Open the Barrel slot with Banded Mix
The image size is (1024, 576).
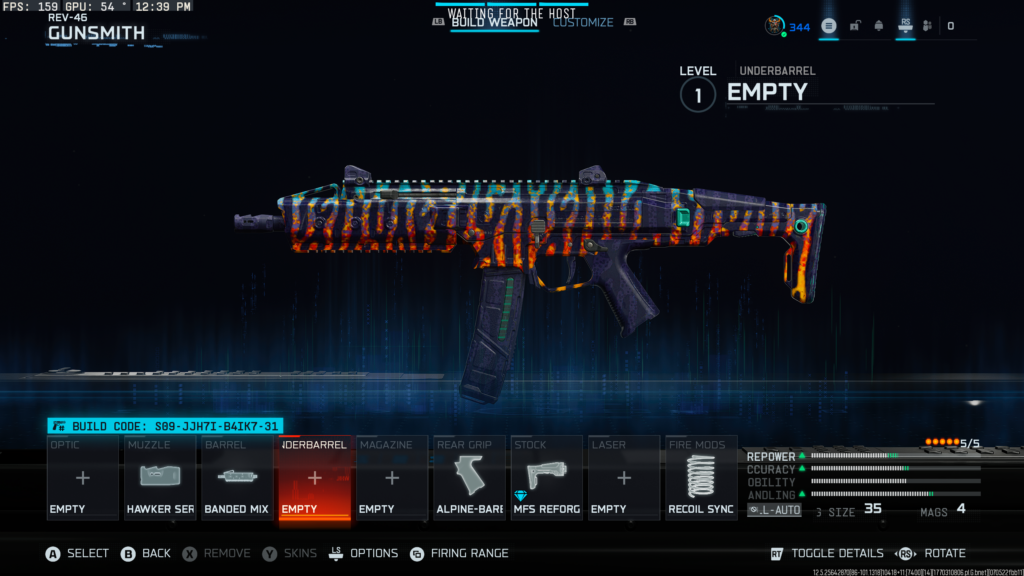[x=237, y=478]
